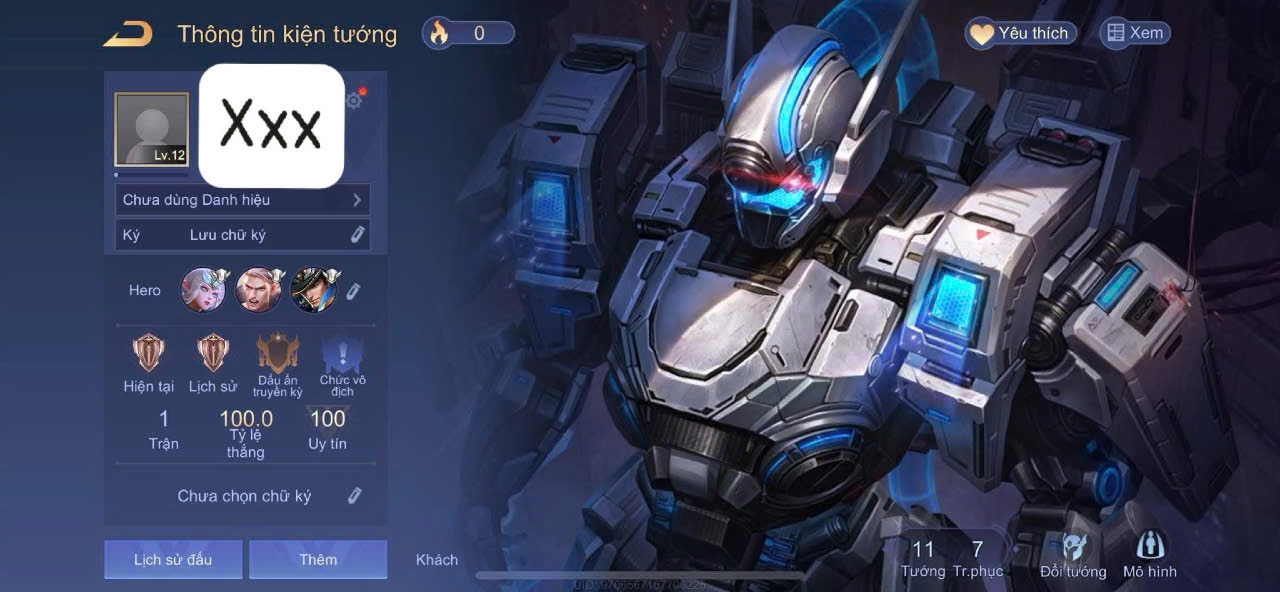Switch to the Khách tab

pos(437,560)
